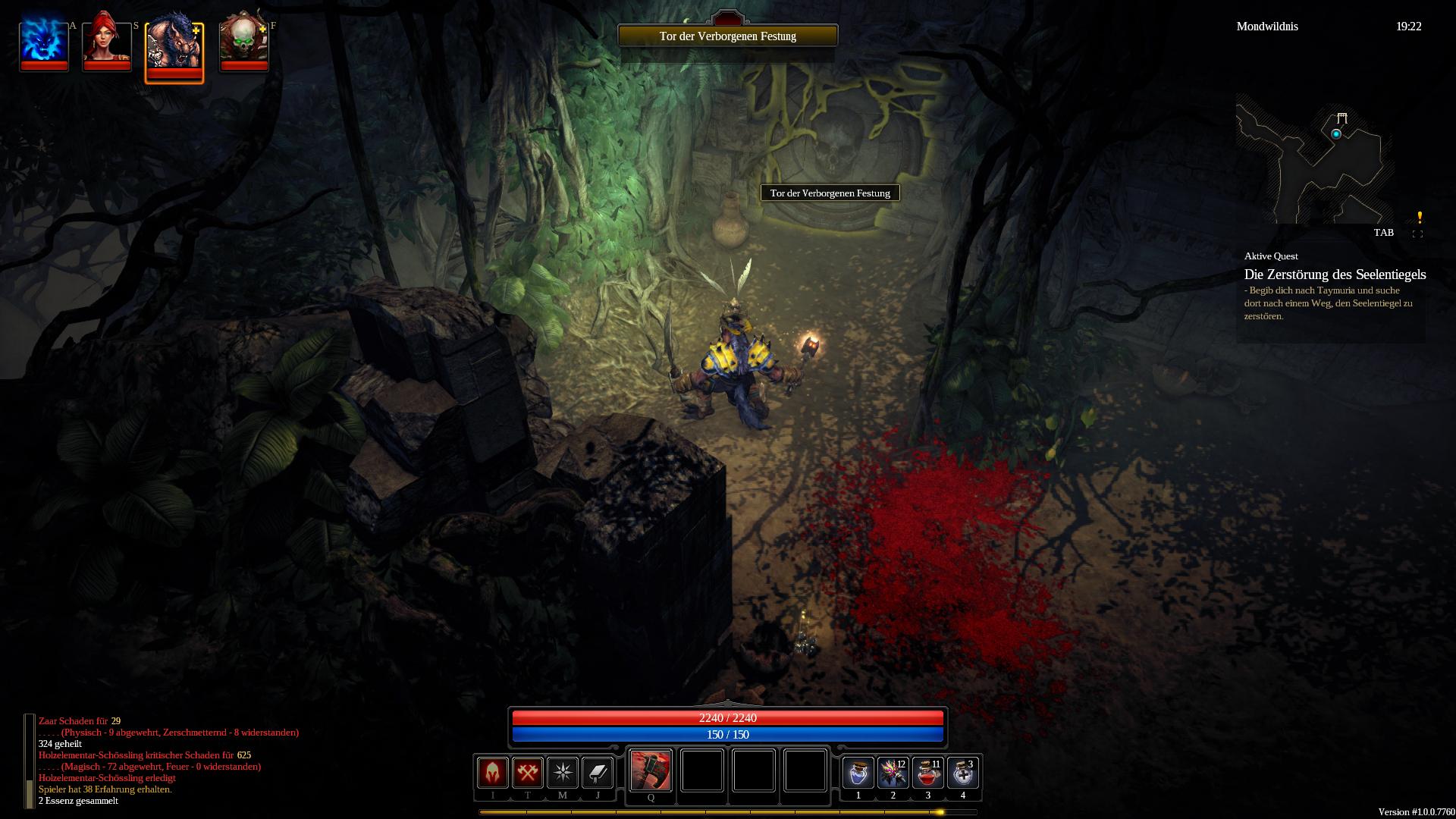Screen dimensions: 1456x819
Task: Click the combat log scrollbar
Action: coord(30,761)
